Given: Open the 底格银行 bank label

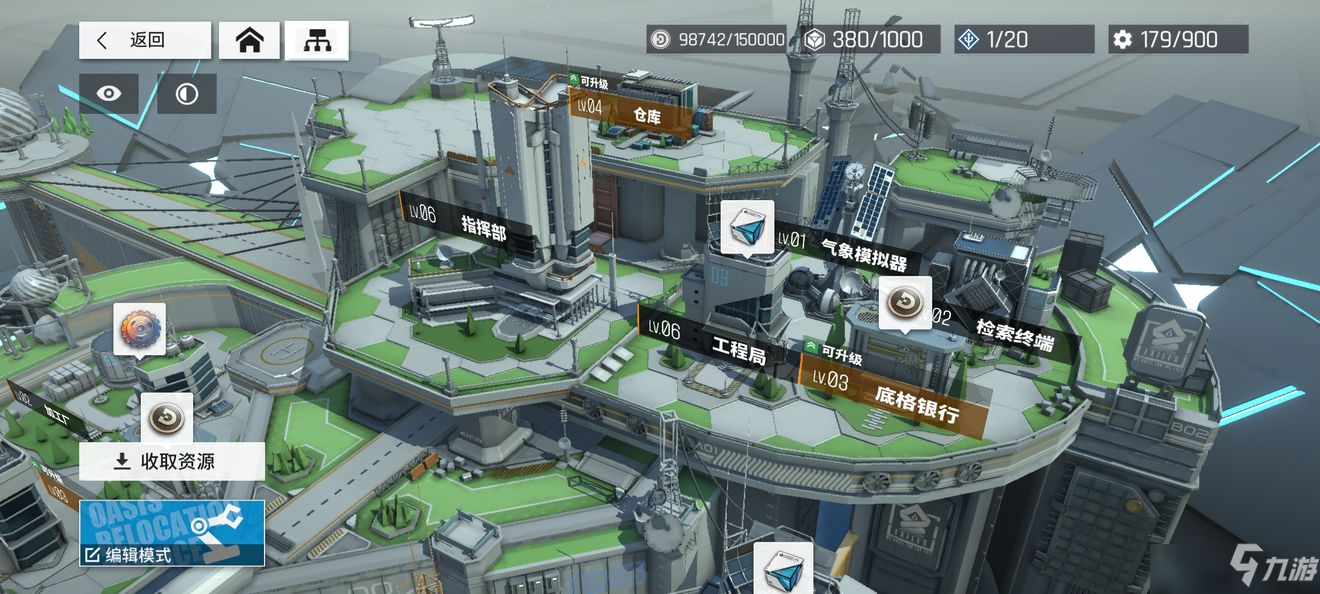Looking at the screenshot, I should [905, 396].
